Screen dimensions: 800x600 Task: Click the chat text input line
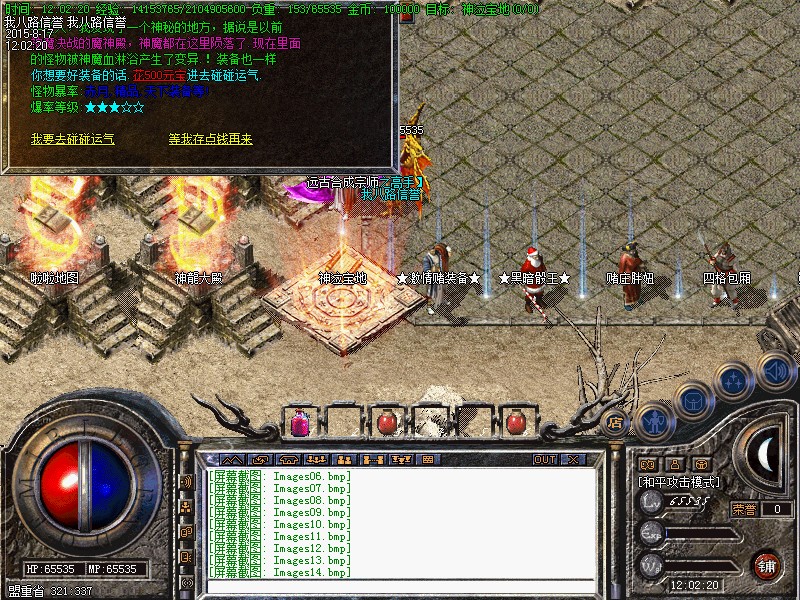pos(400,587)
